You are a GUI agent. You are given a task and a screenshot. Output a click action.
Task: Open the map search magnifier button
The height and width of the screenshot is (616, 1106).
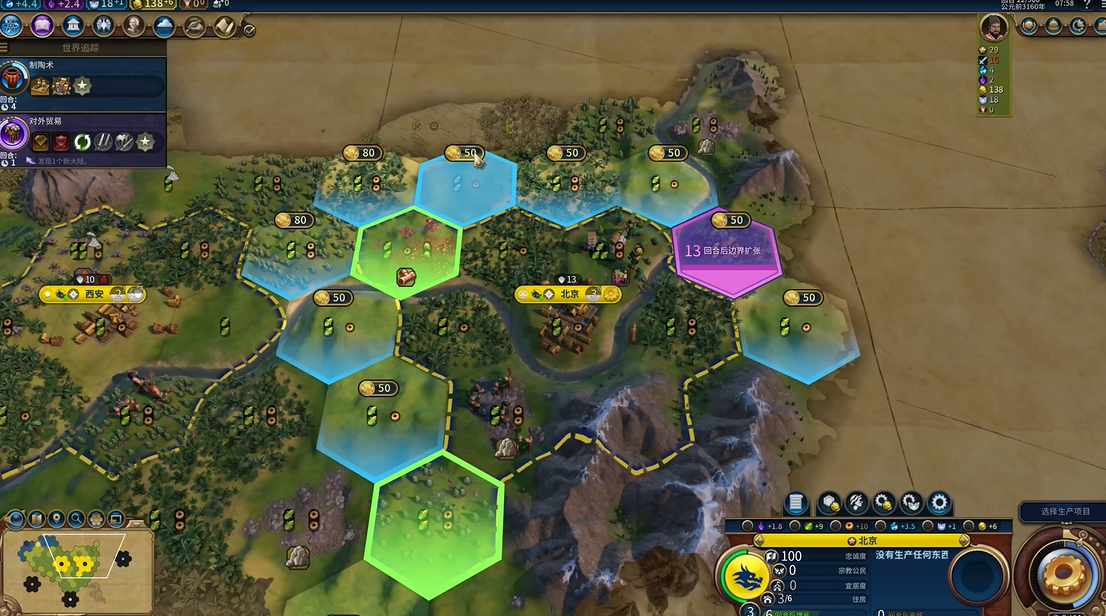click(x=77, y=518)
